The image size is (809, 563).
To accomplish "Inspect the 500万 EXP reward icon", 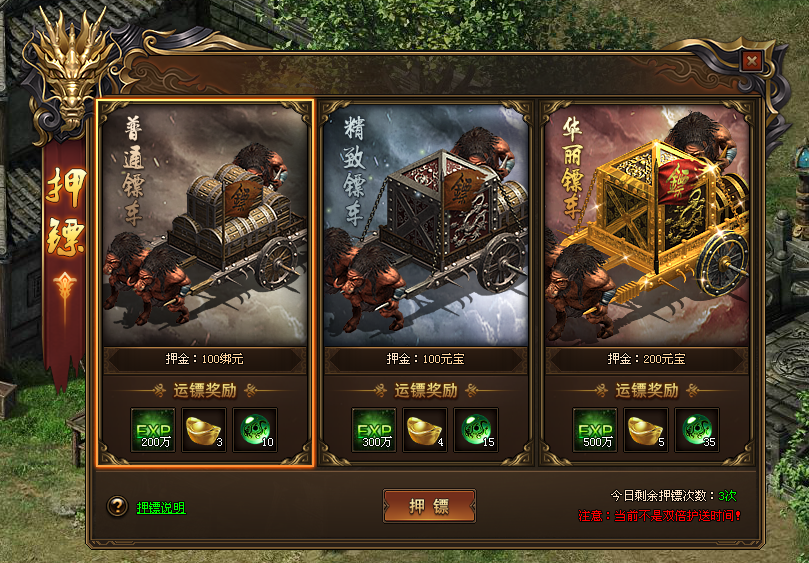I will click(x=595, y=430).
